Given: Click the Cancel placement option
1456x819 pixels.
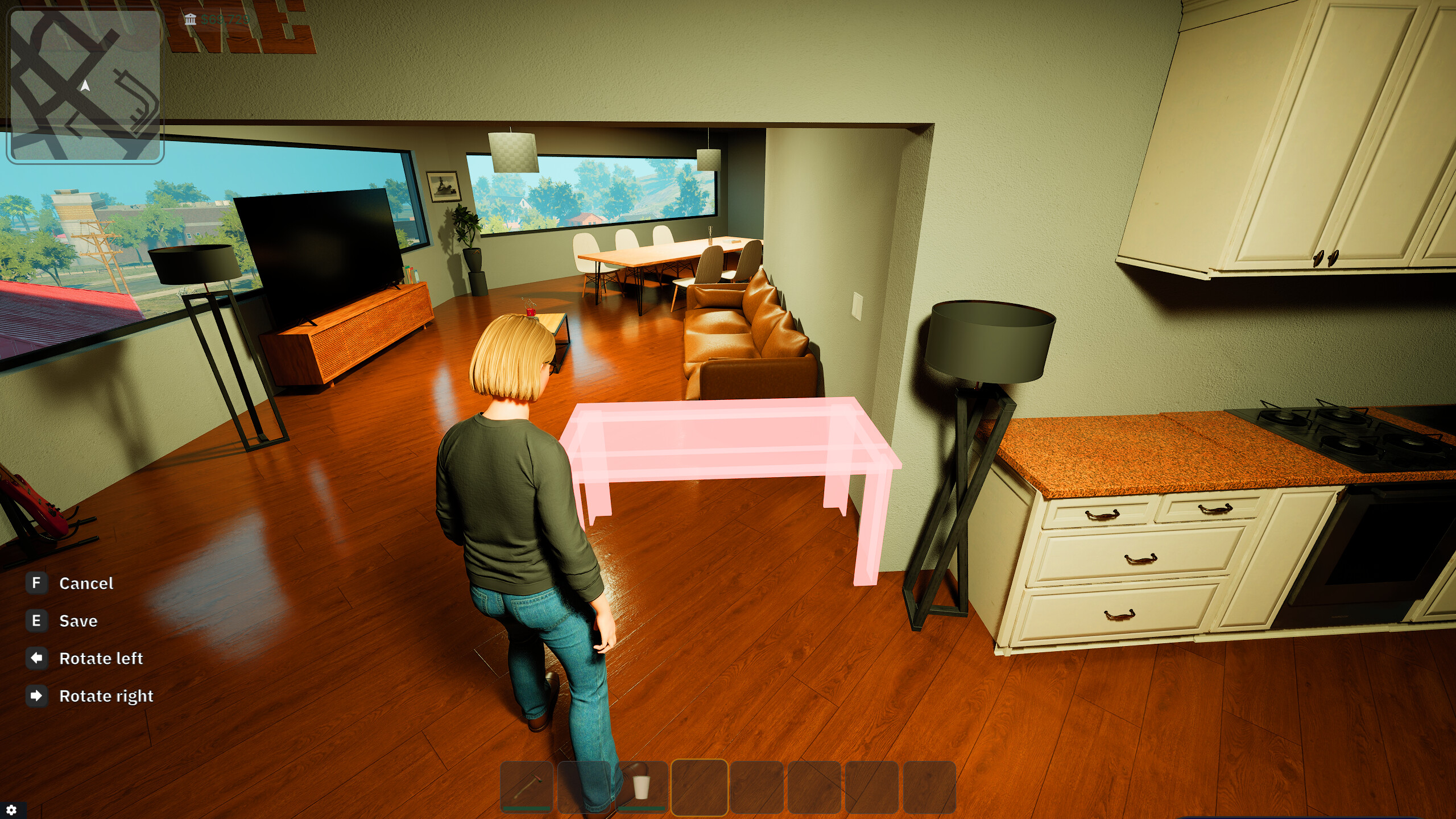Looking at the screenshot, I should click(86, 583).
